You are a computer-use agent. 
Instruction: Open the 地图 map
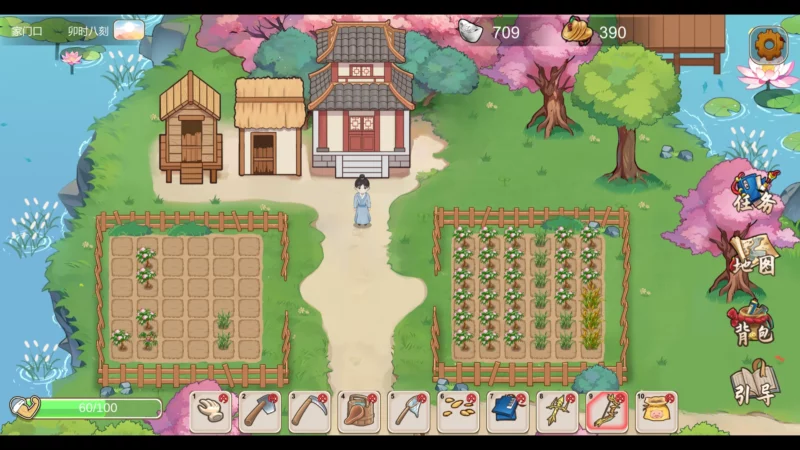(753, 256)
